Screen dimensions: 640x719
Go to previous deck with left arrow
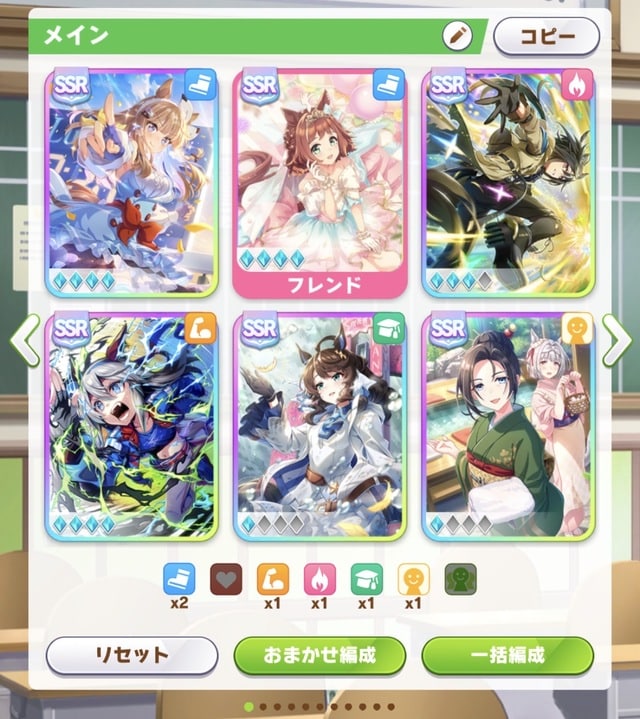point(25,340)
